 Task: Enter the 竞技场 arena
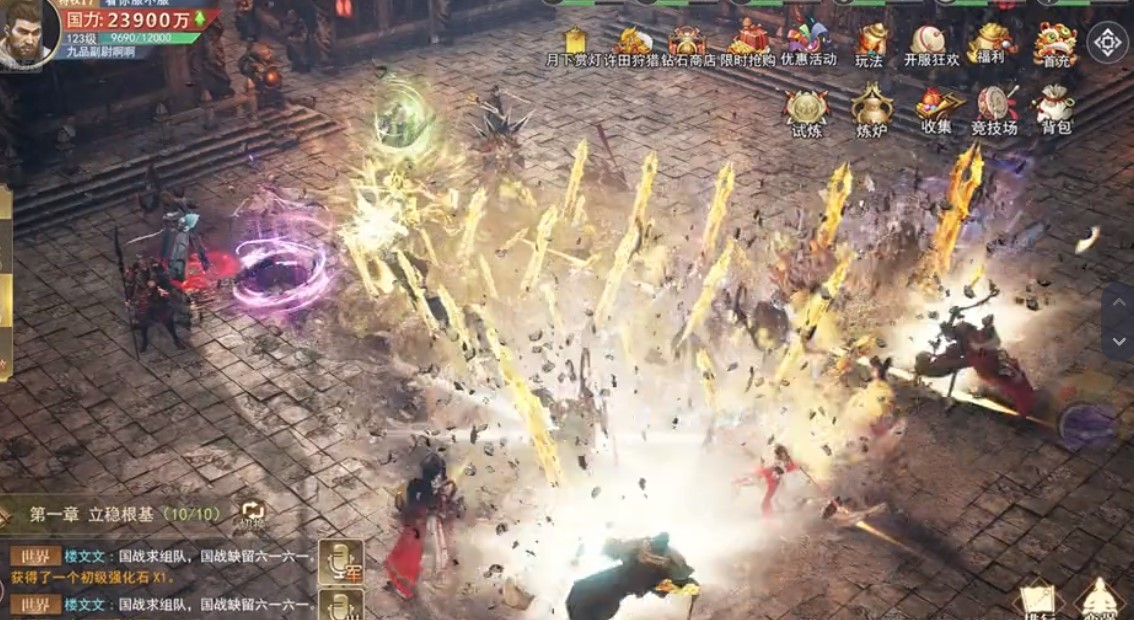(994, 112)
